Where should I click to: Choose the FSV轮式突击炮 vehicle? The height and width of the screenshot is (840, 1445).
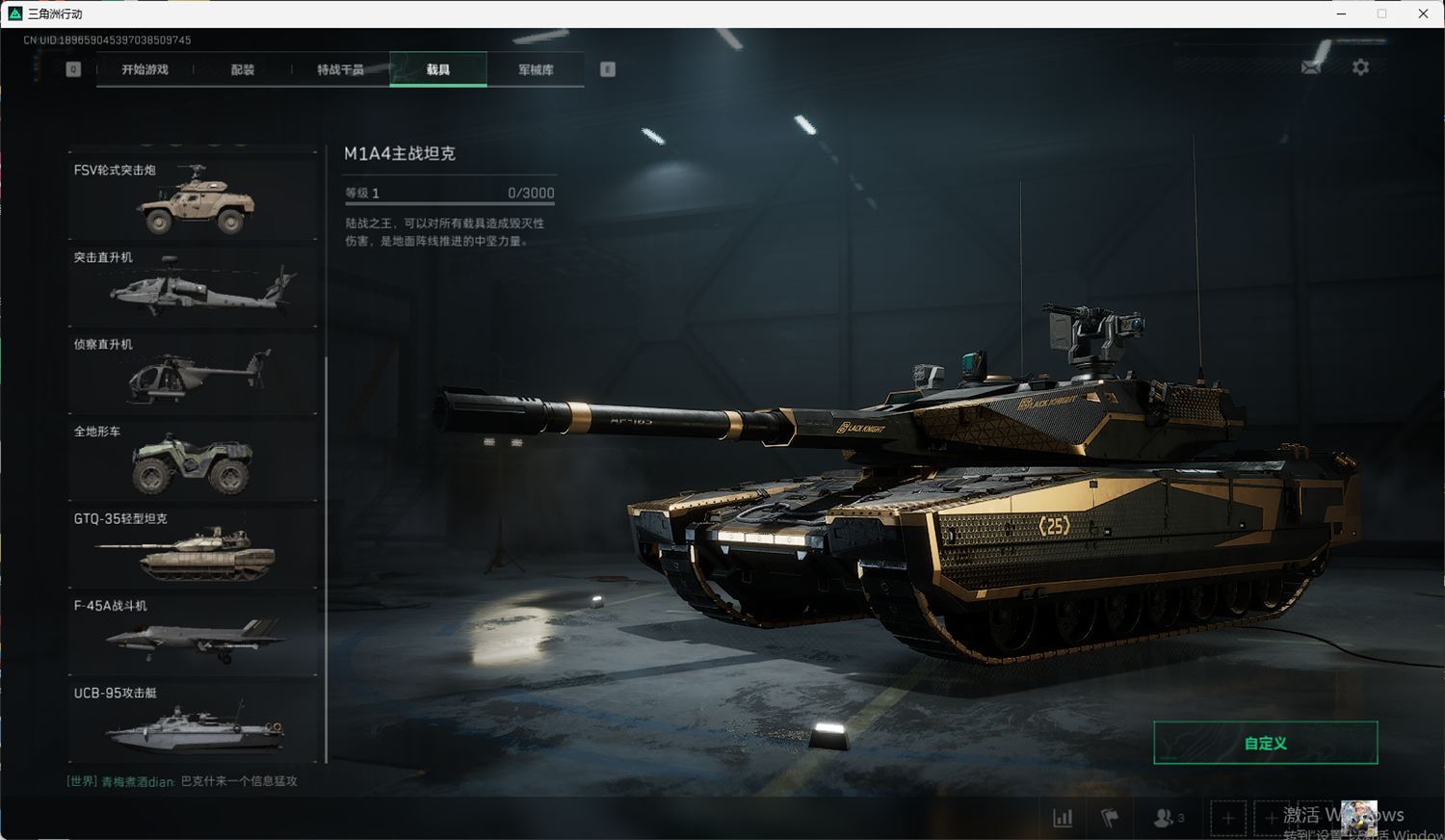[193, 198]
